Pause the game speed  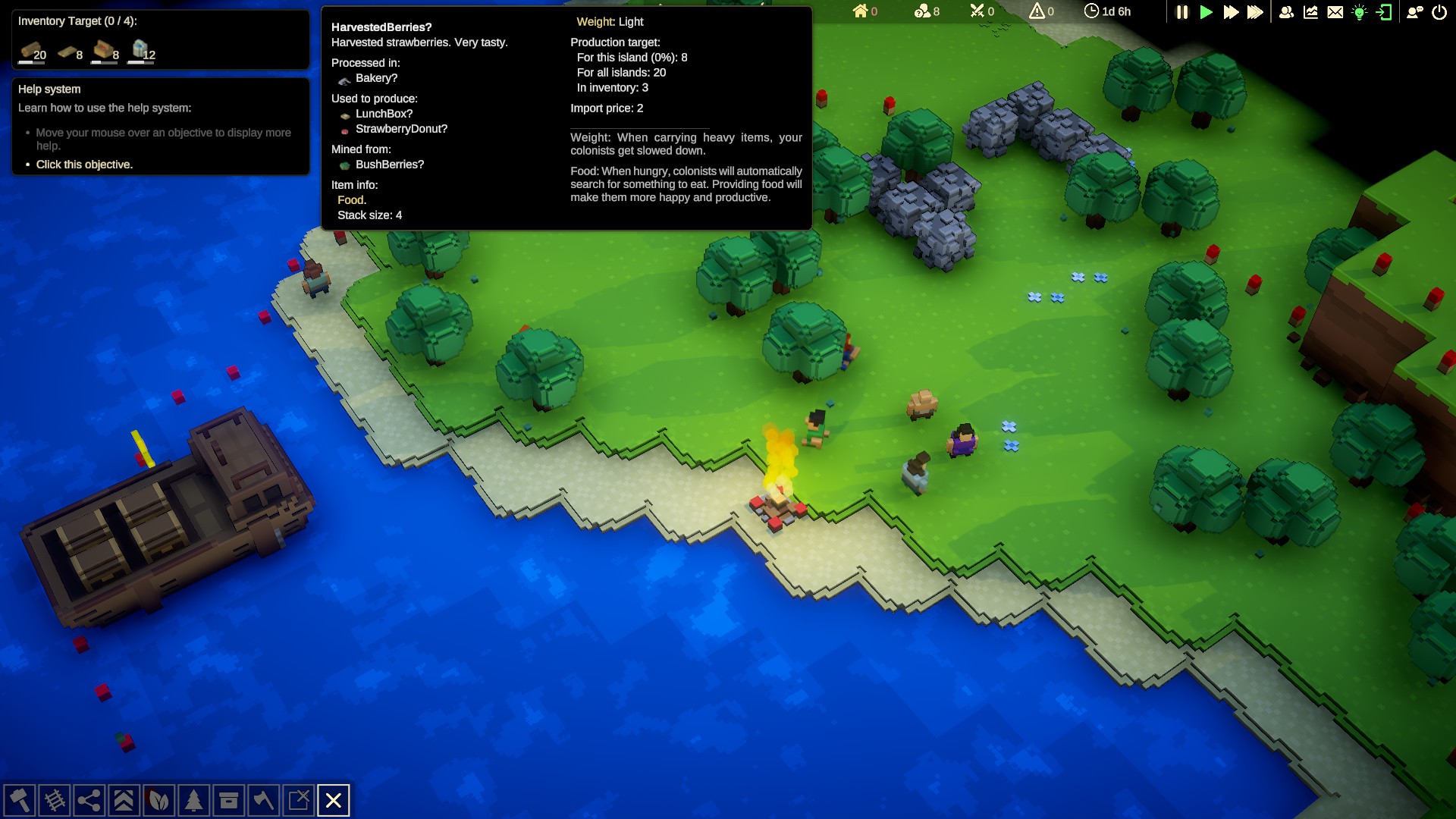(1181, 12)
